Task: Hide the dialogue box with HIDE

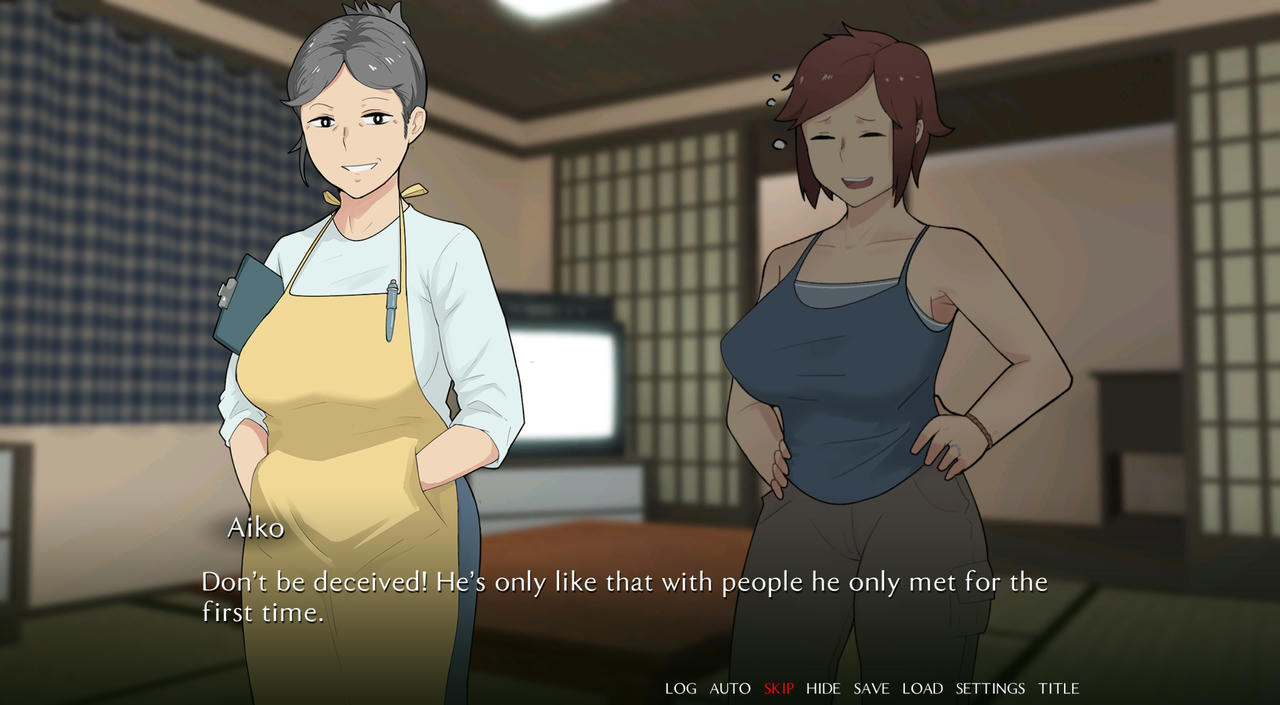Action: point(823,688)
